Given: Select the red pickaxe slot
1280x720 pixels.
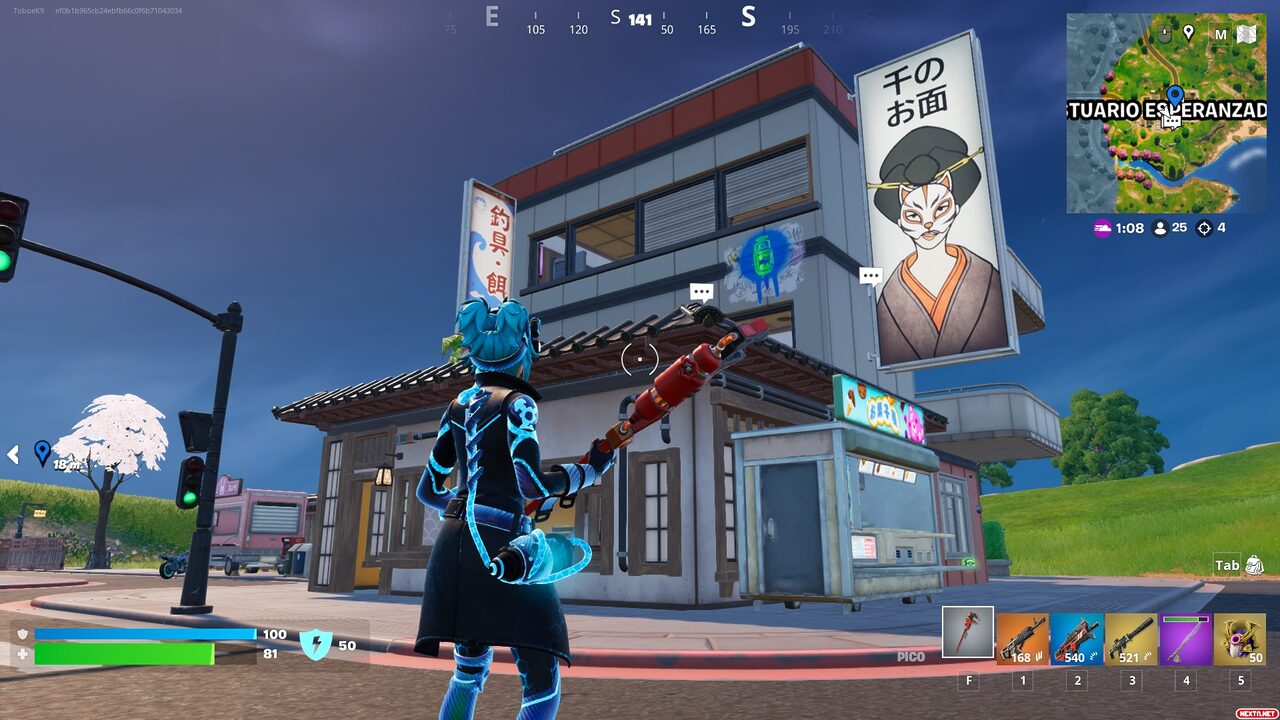Looking at the screenshot, I should click(x=967, y=633).
